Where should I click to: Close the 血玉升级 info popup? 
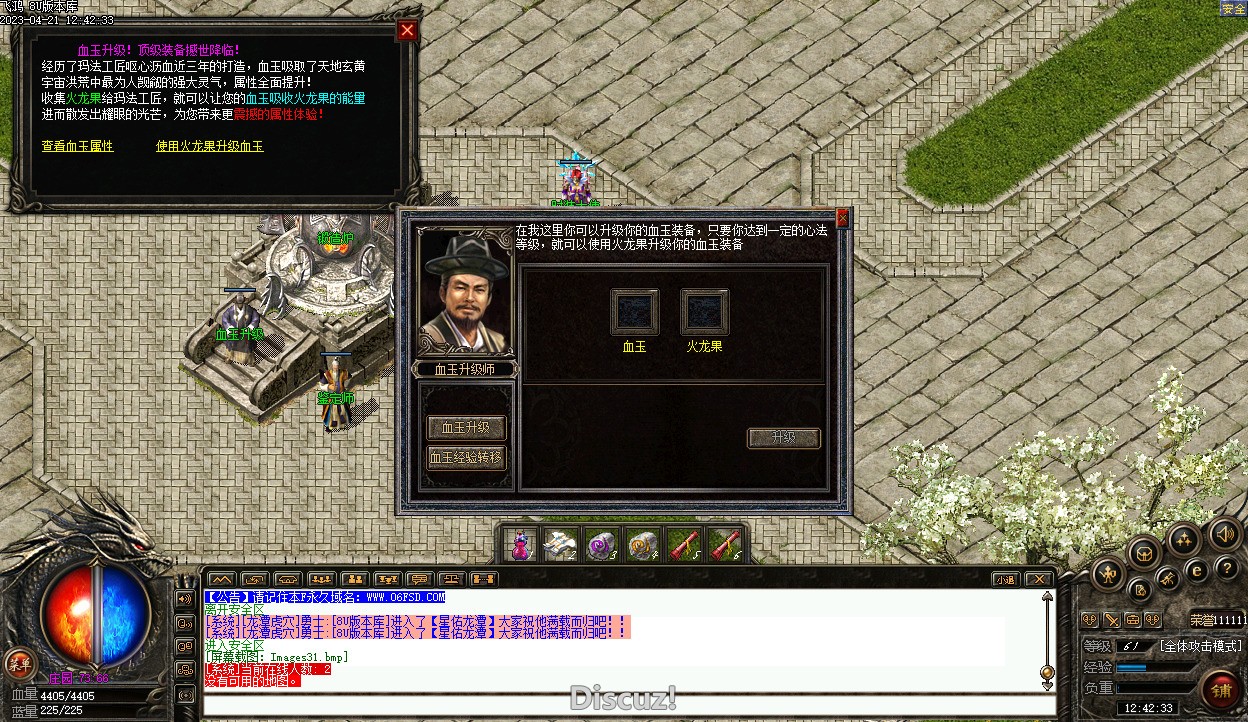click(x=407, y=31)
